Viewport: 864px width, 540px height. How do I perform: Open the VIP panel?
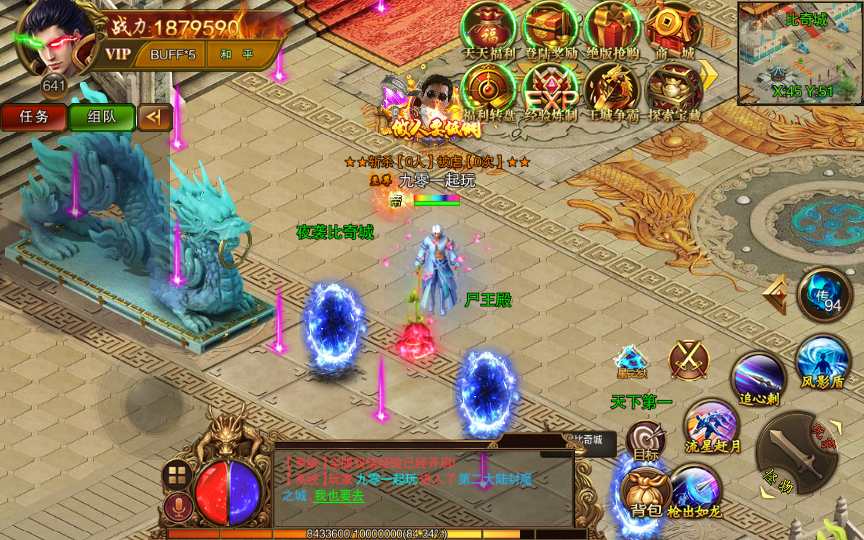(x=118, y=53)
